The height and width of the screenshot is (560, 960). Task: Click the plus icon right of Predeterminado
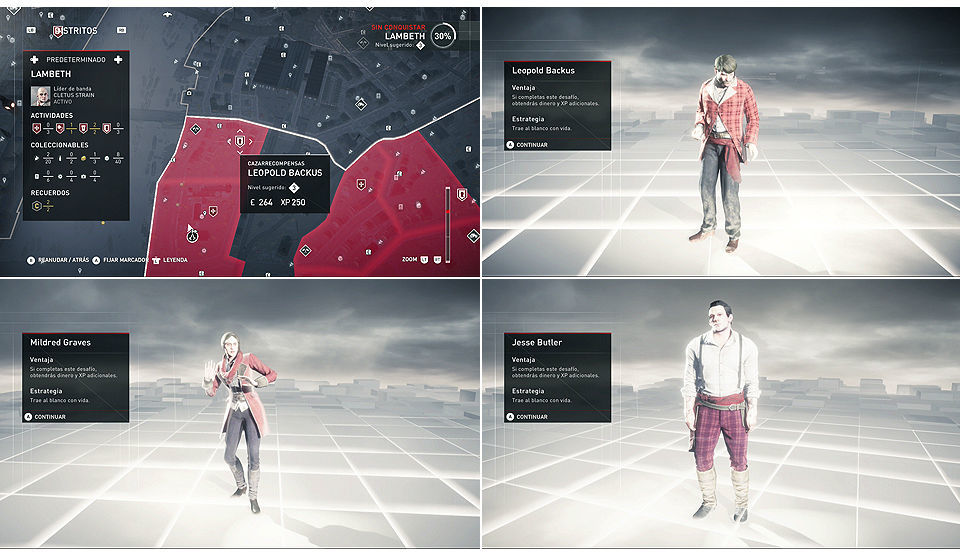tap(118, 61)
